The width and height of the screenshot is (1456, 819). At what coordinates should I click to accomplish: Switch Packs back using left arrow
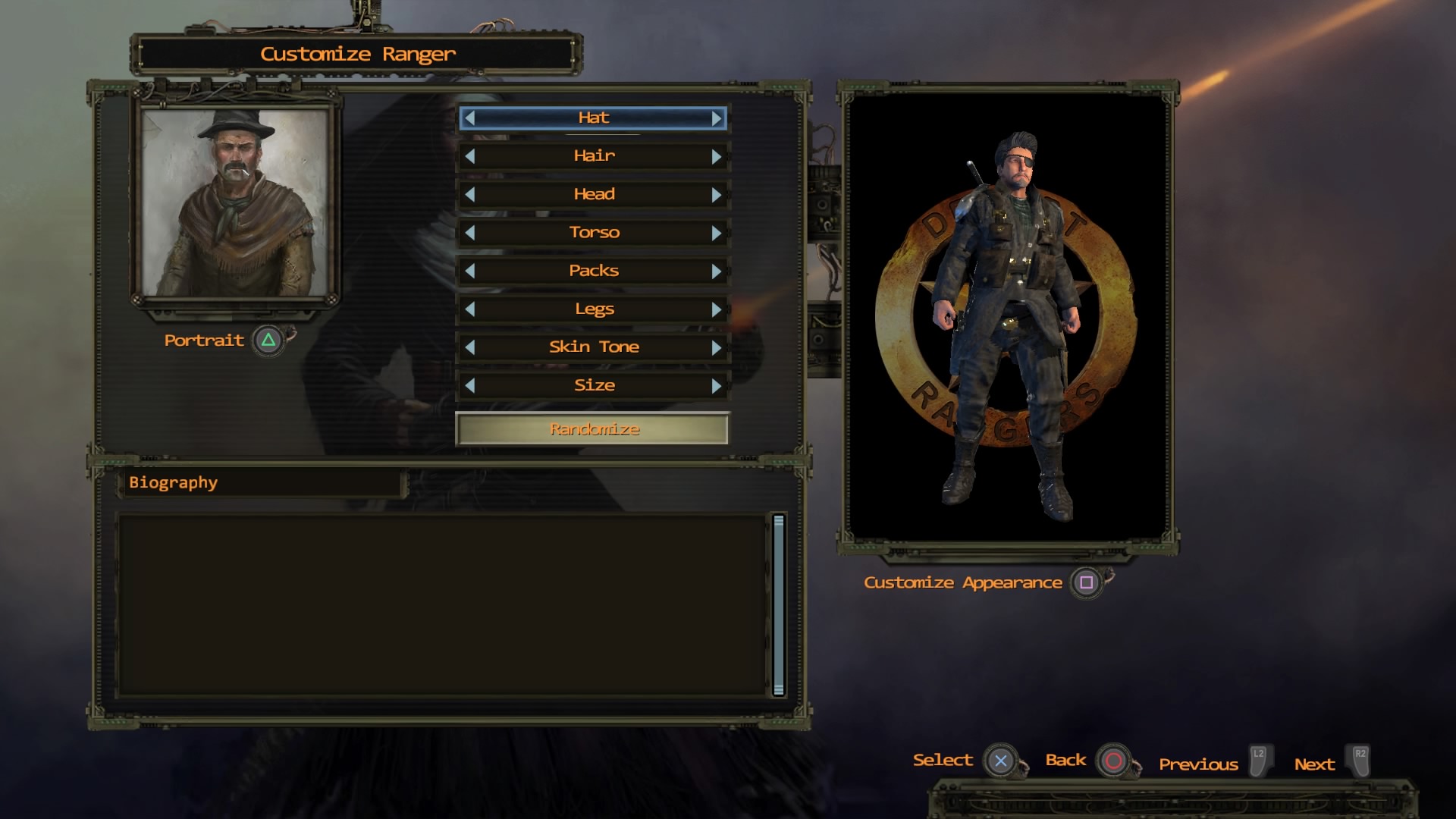tap(470, 271)
